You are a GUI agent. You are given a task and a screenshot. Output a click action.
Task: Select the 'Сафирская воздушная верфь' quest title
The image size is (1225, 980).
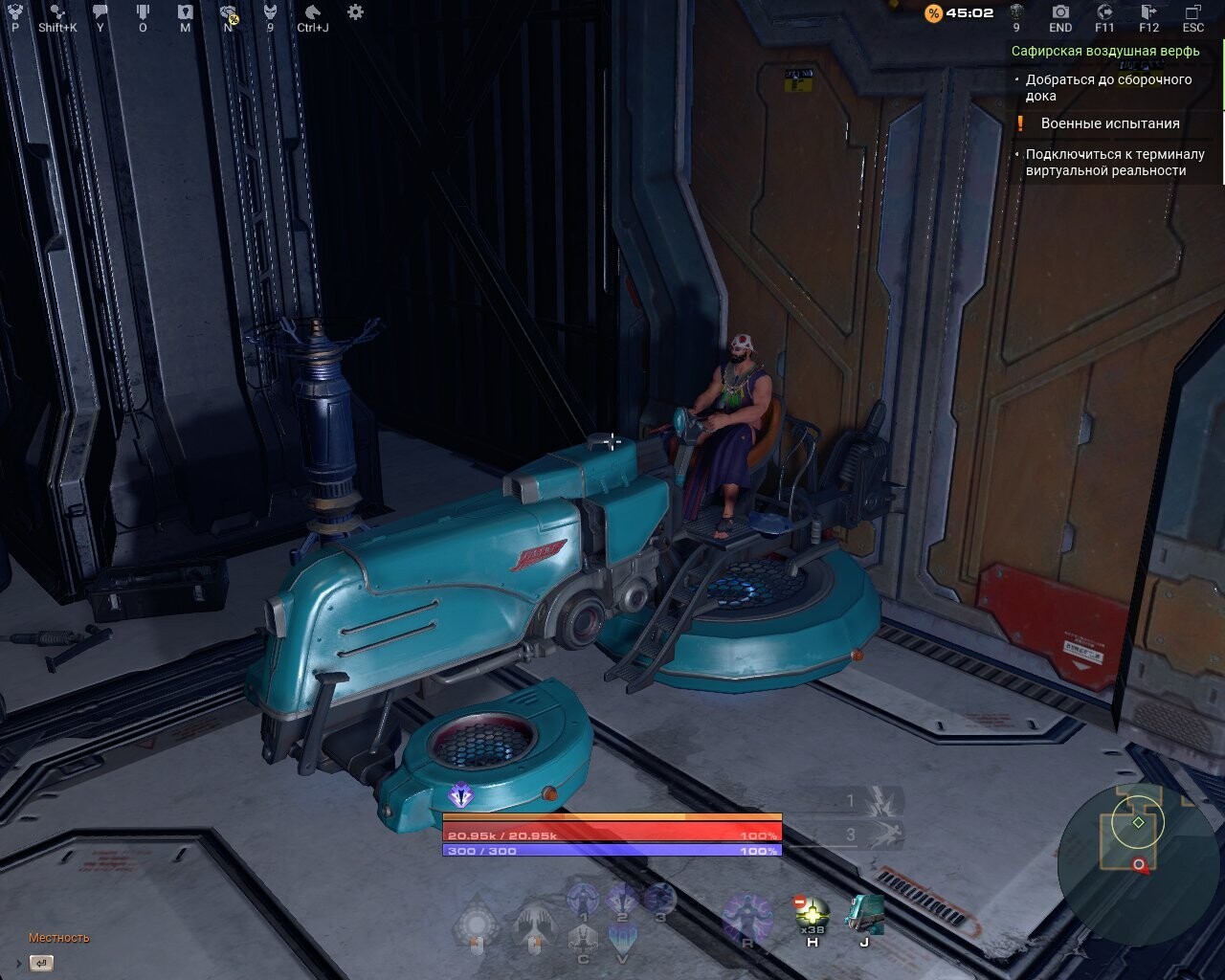(x=1105, y=52)
